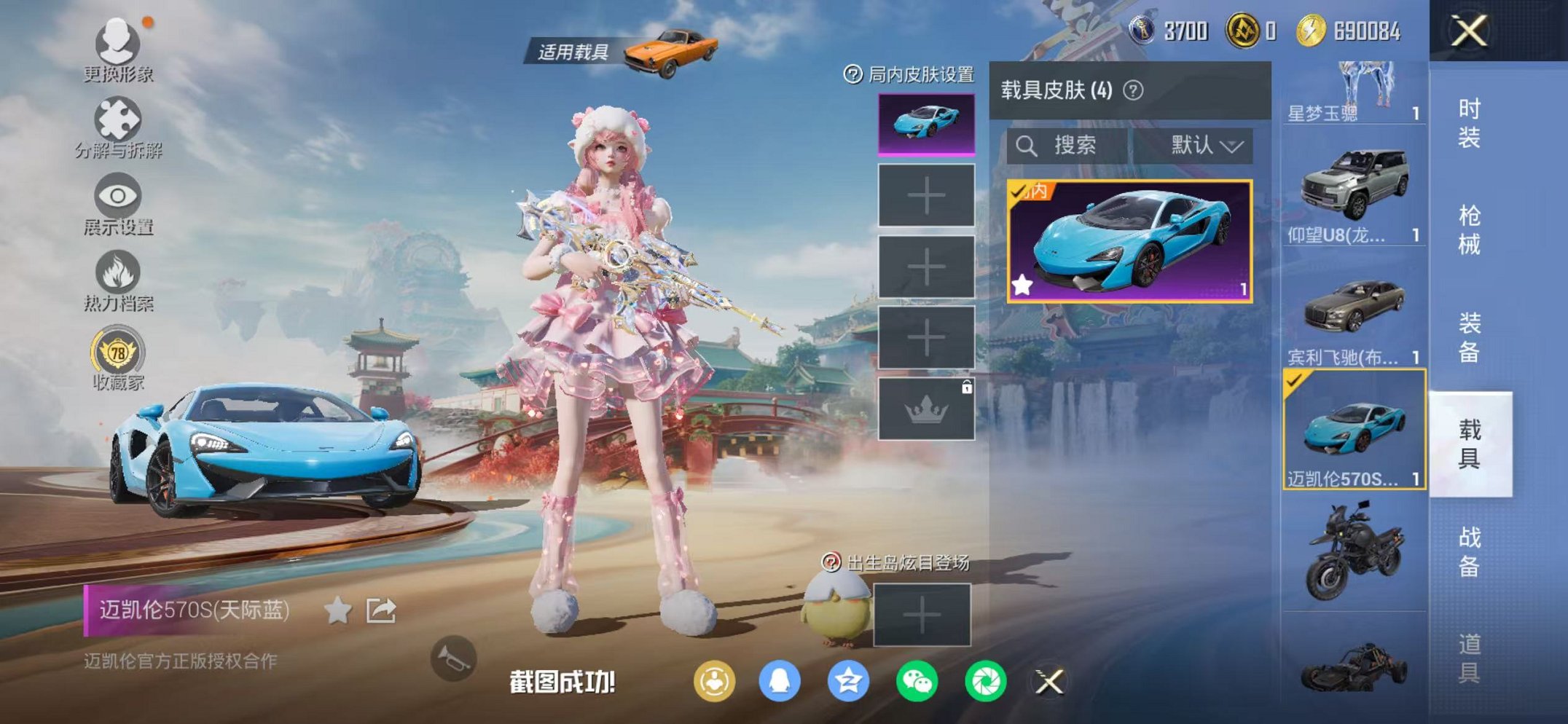Tap the share arrow next to the vehicle name

[x=383, y=611]
